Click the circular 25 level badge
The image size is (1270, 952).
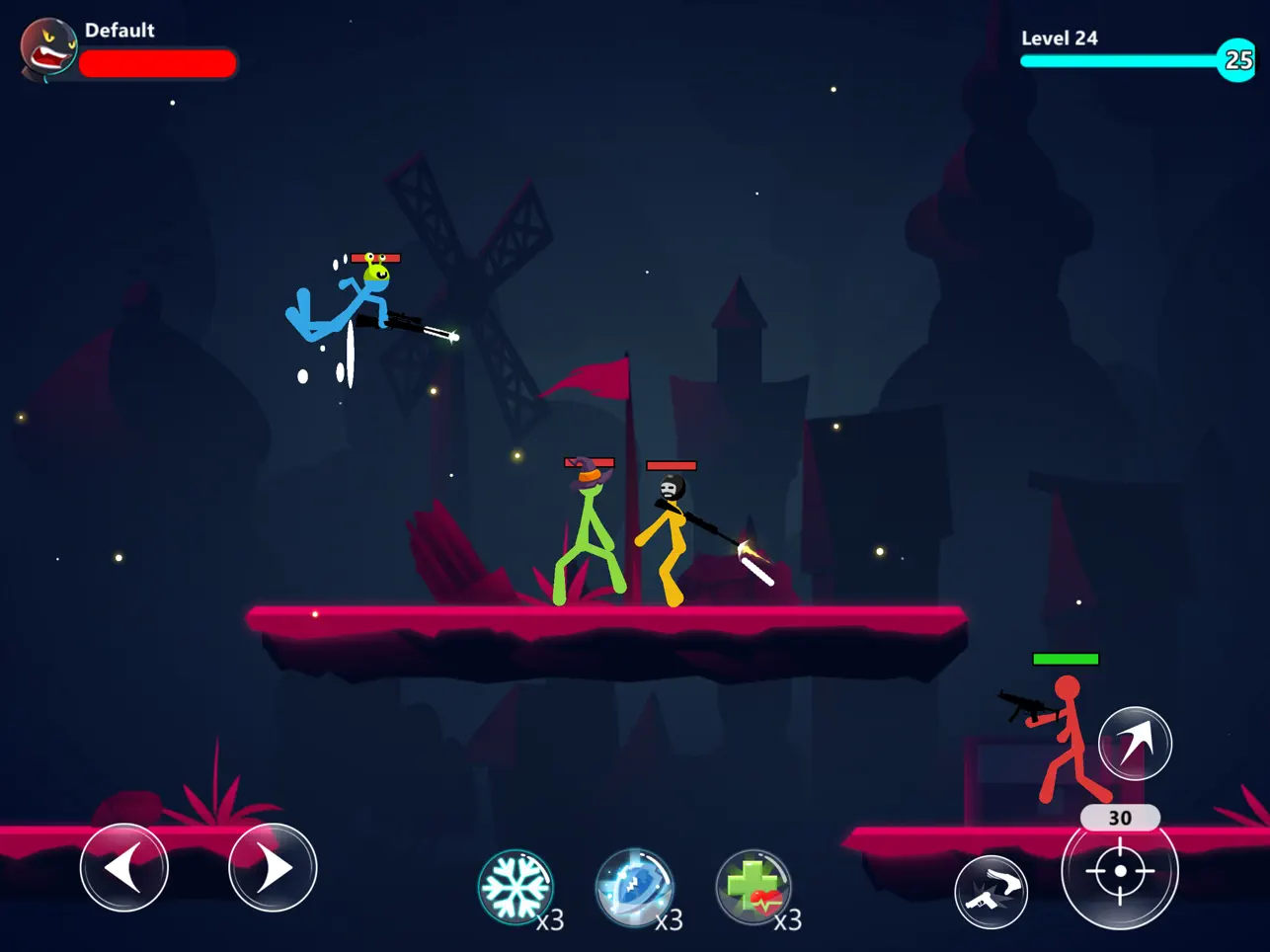pos(1236,61)
